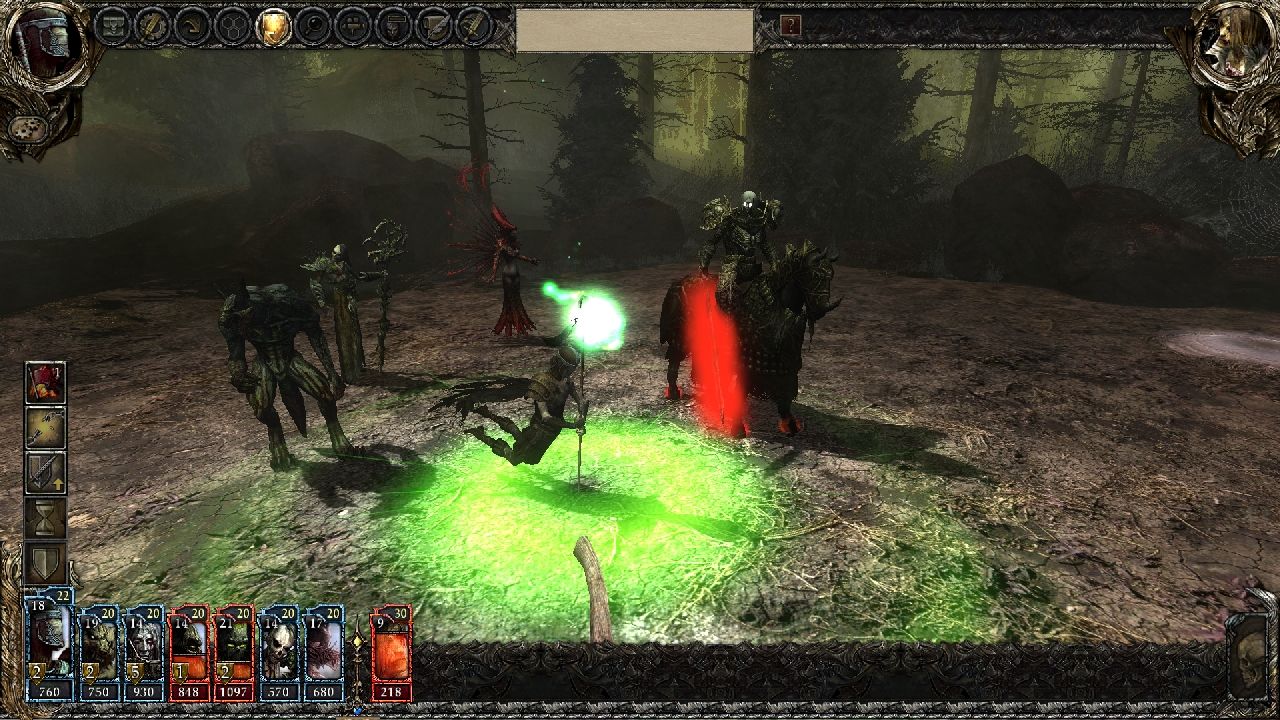Click the hero portrait in the top-left corner
Image resolution: width=1280 pixels, height=720 pixels.
pos(45,45)
